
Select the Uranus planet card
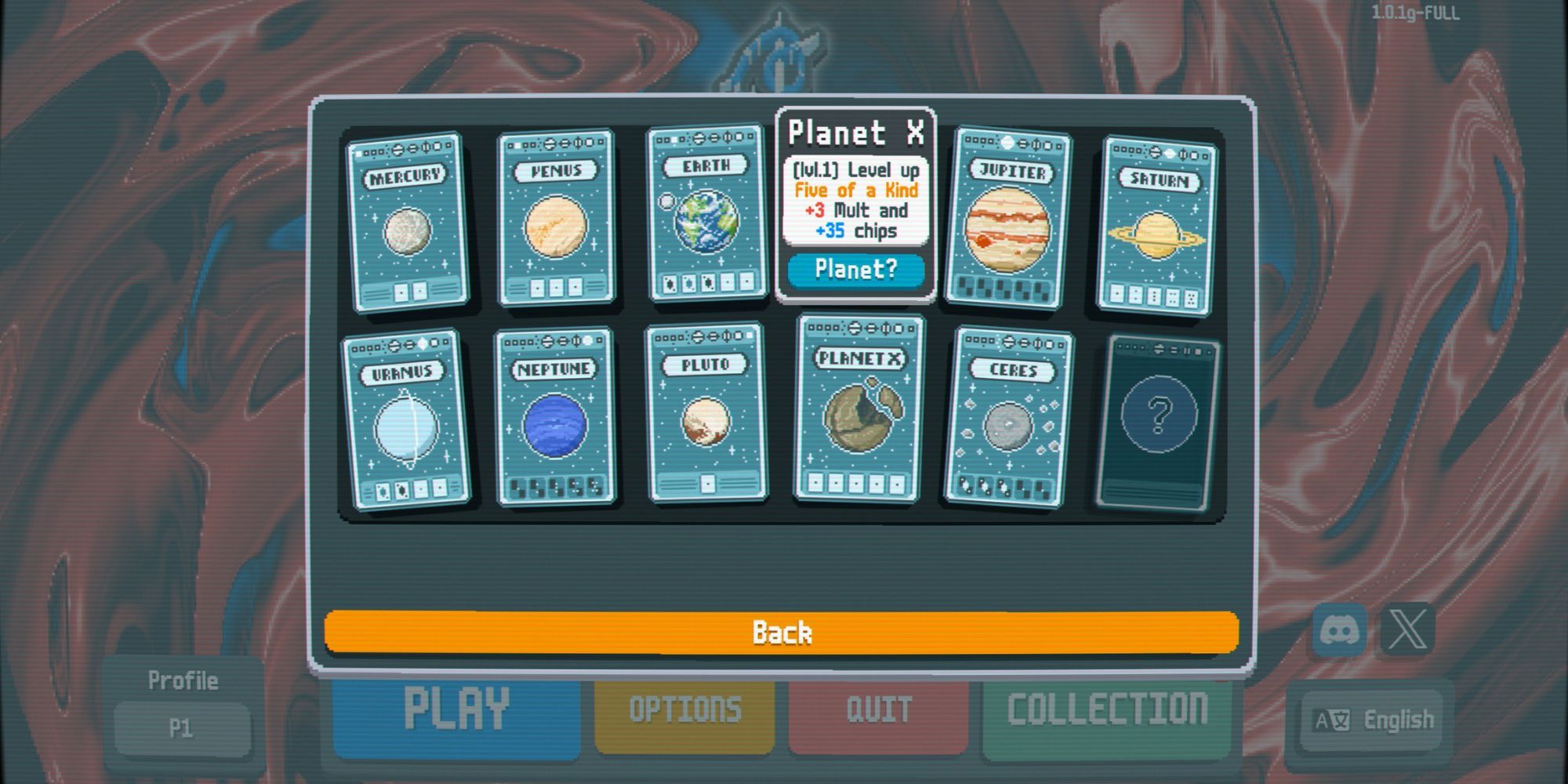pyautogui.click(x=405, y=419)
